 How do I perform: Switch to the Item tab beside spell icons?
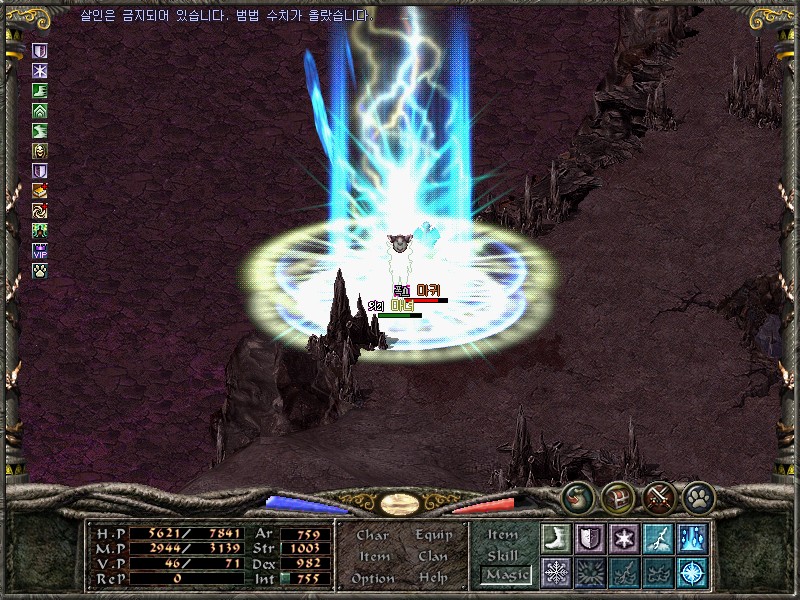click(502, 535)
